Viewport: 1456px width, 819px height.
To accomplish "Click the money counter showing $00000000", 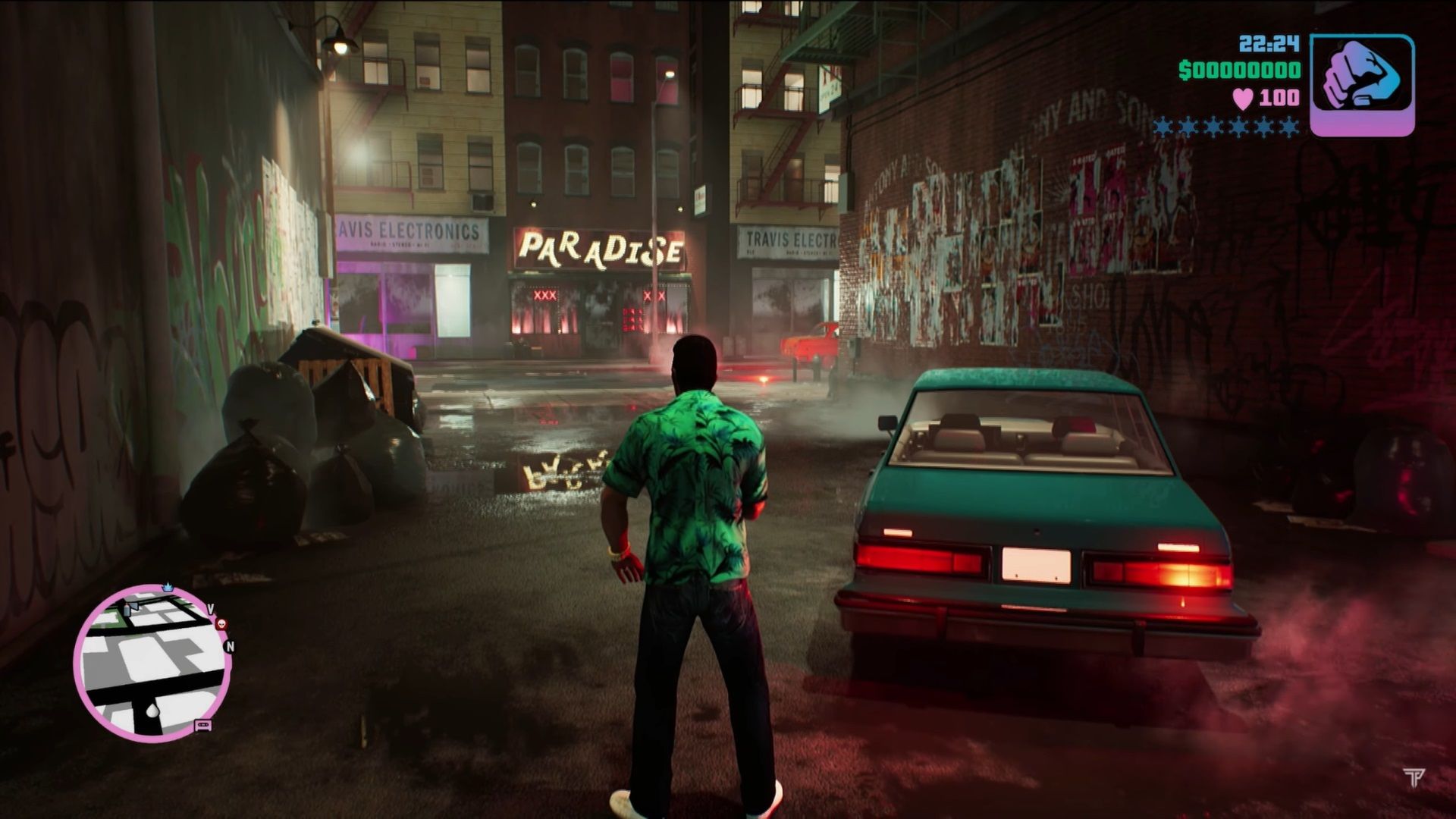I will [1240, 71].
